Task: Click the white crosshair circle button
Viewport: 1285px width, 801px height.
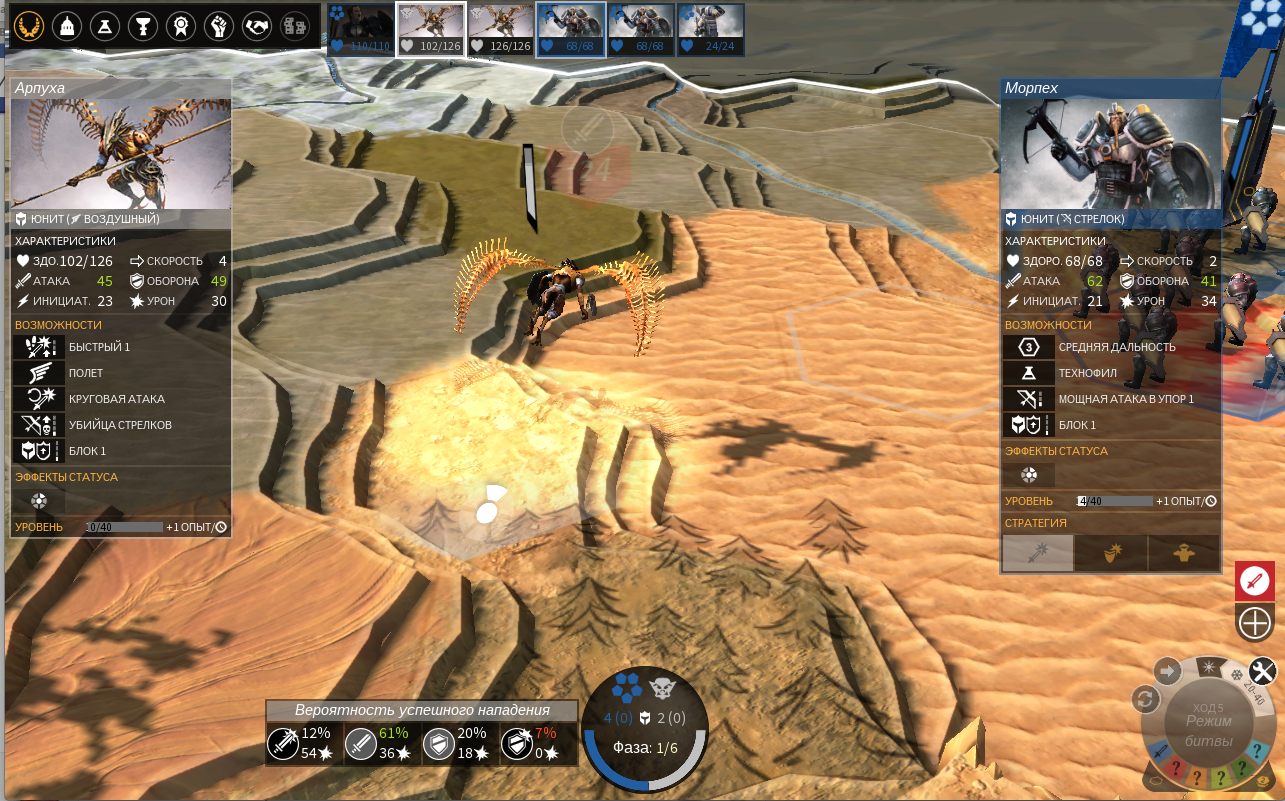Action: tap(1254, 623)
